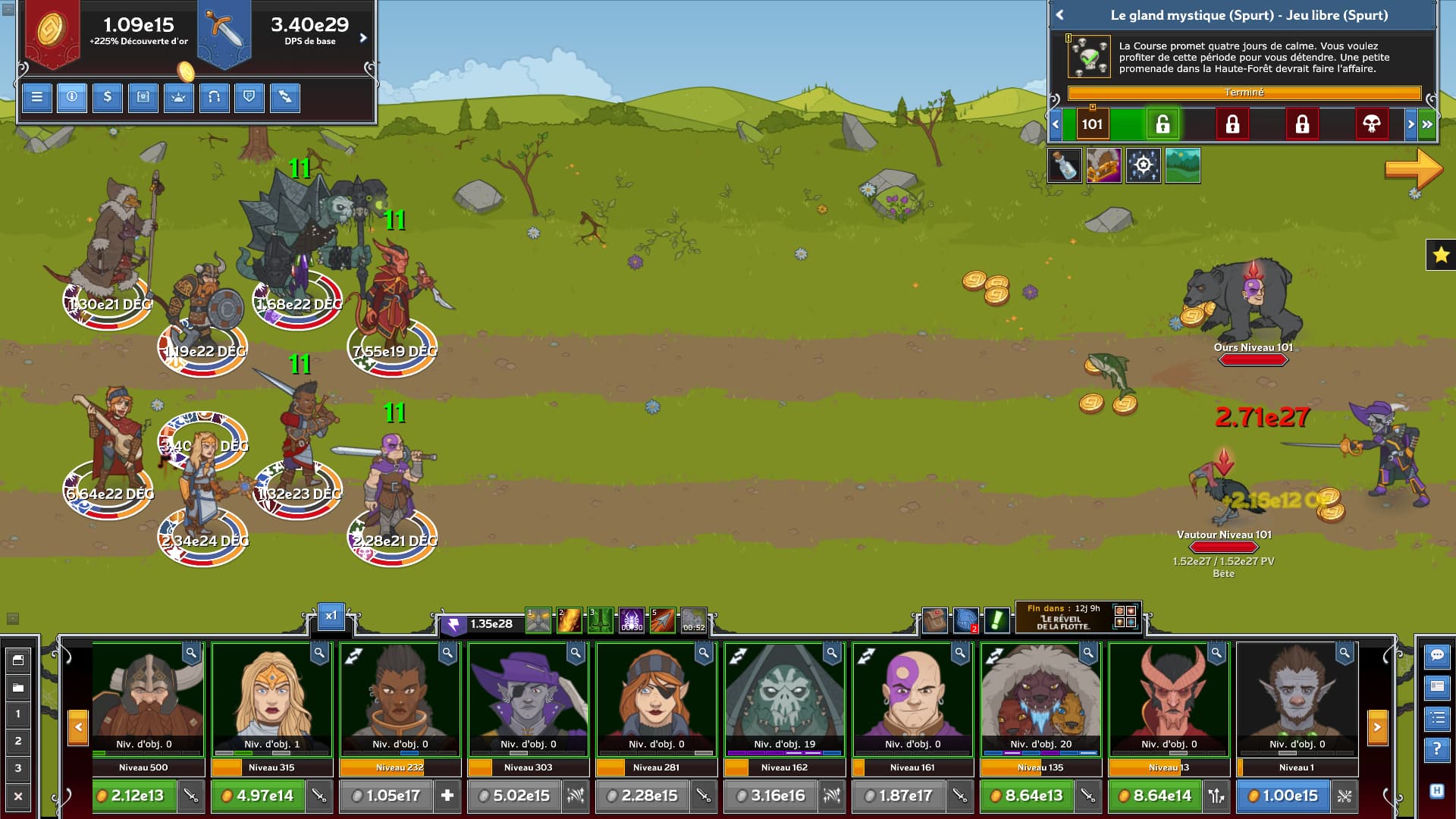Open the hamburger main menu
The width and height of the screenshot is (1456, 819).
(x=36, y=97)
